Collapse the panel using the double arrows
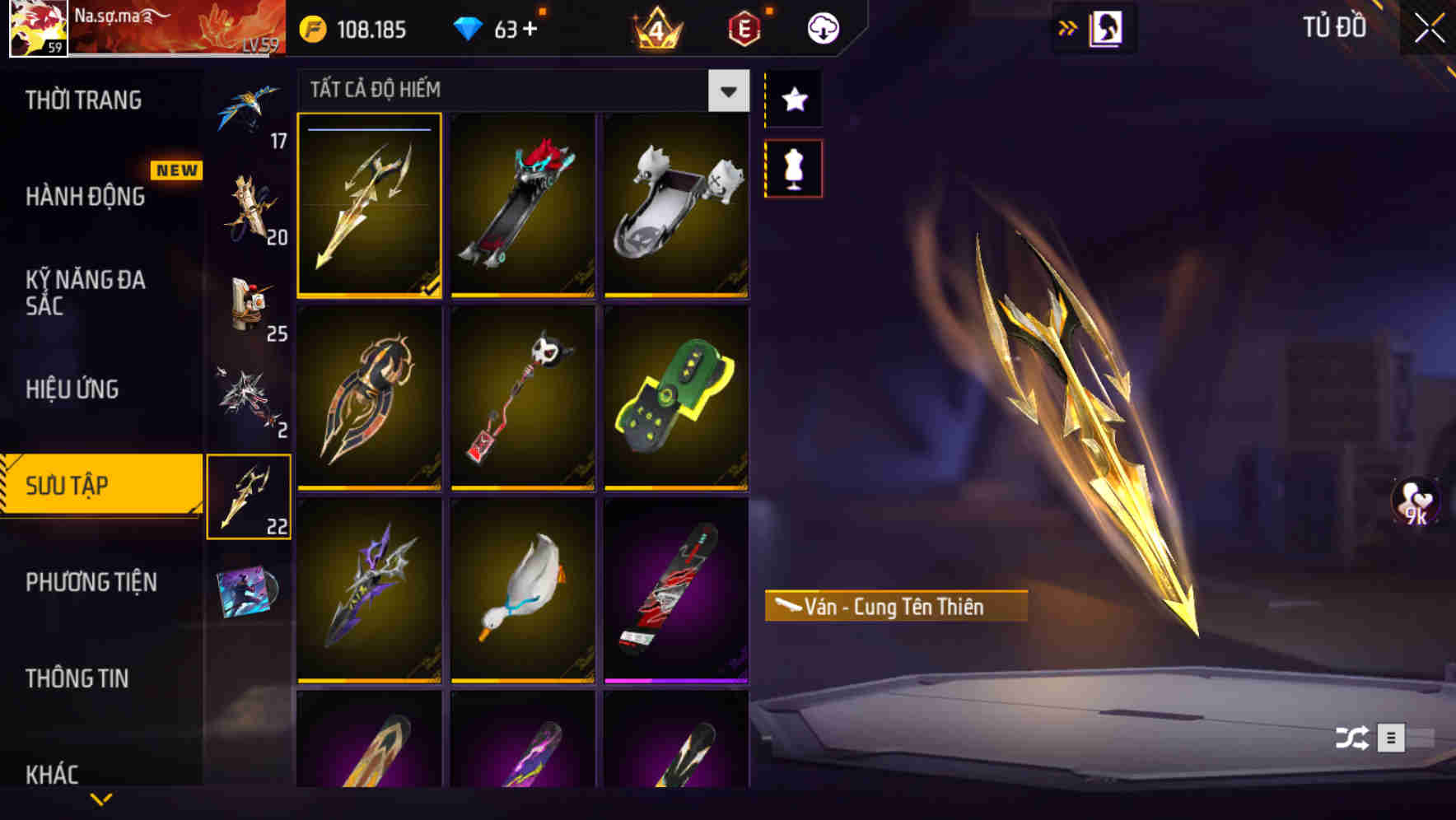The width and height of the screenshot is (1456, 820). point(1068,27)
